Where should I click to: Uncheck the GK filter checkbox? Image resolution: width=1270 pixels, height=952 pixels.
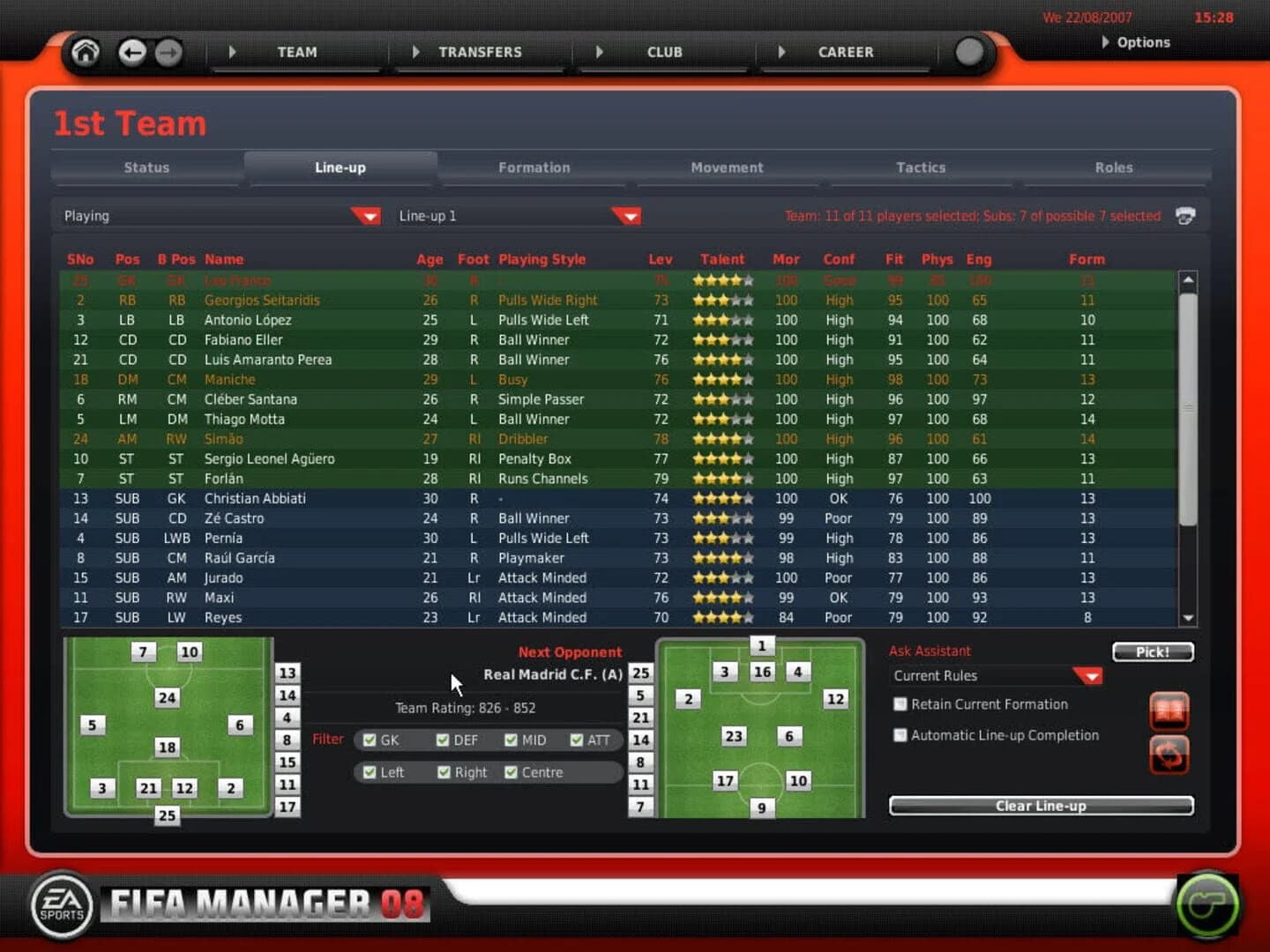370,740
